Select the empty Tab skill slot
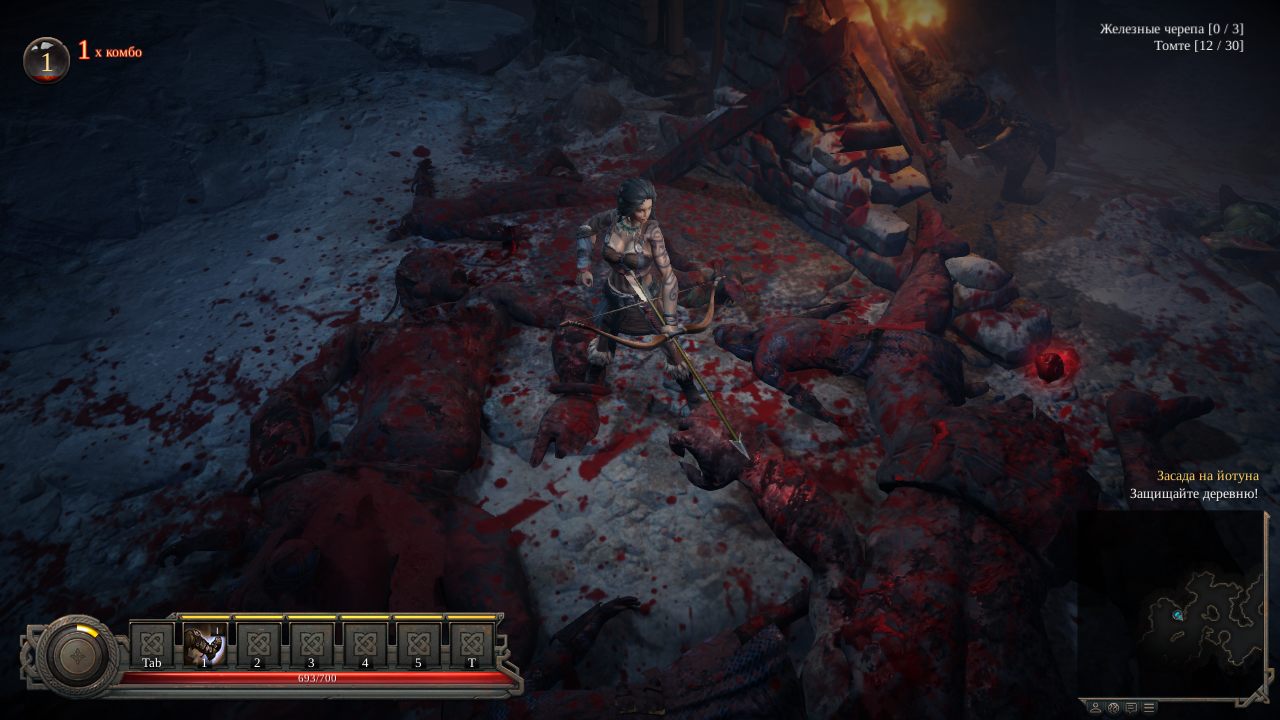 pyautogui.click(x=152, y=644)
